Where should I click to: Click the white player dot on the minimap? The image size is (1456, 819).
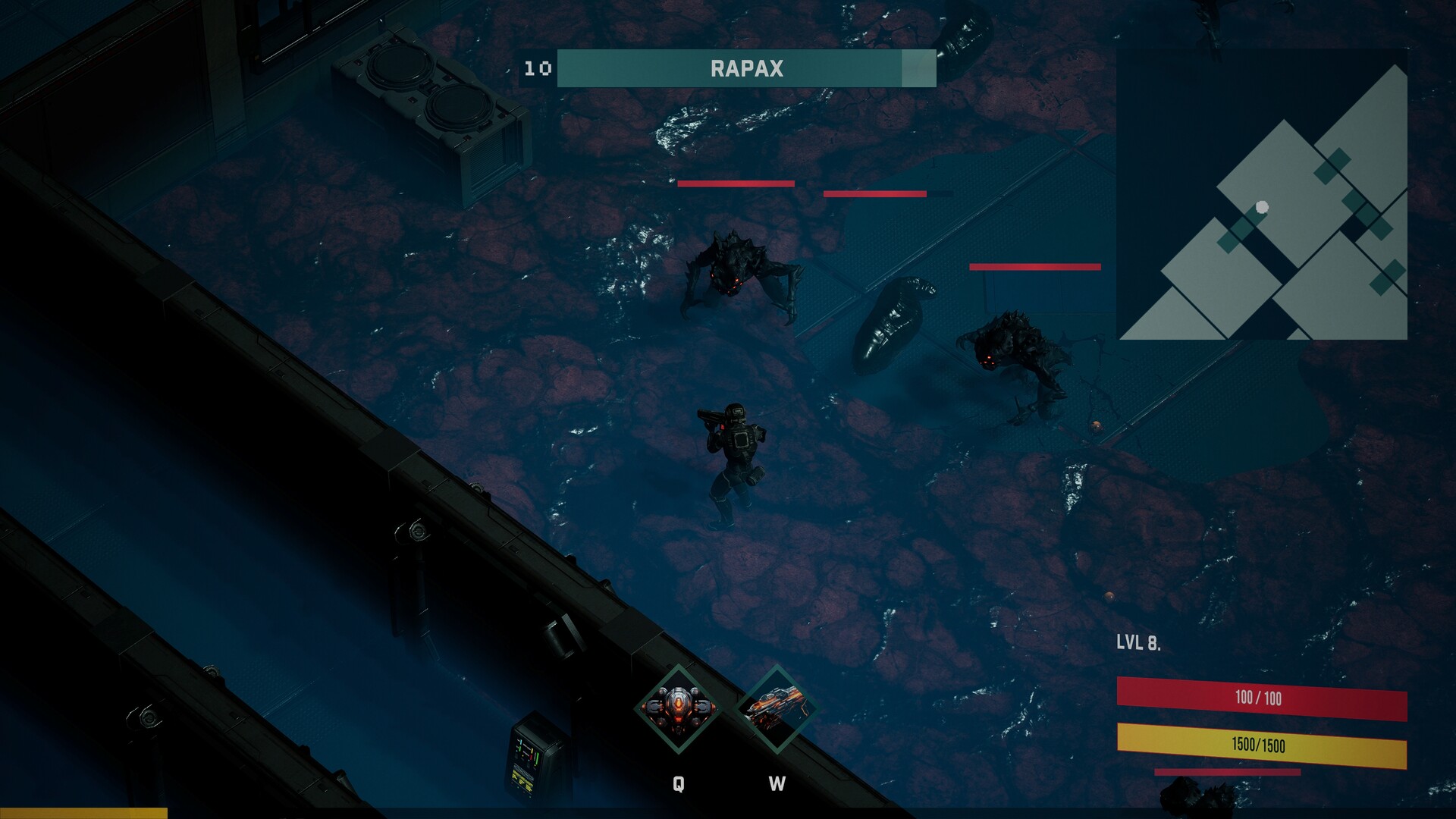pos(1261,205)
